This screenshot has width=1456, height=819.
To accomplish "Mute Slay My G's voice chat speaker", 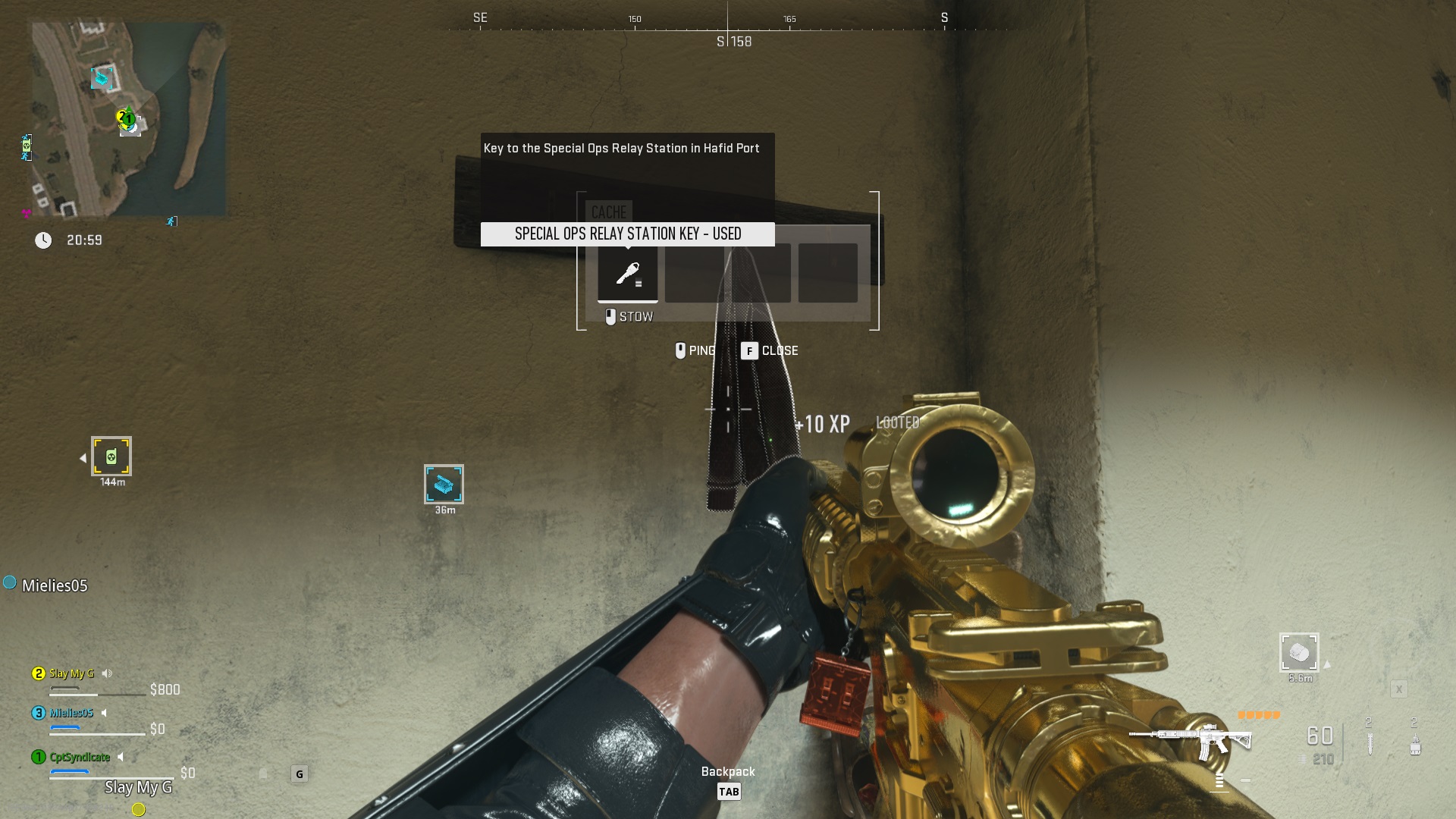I will [x=106, y=673].
